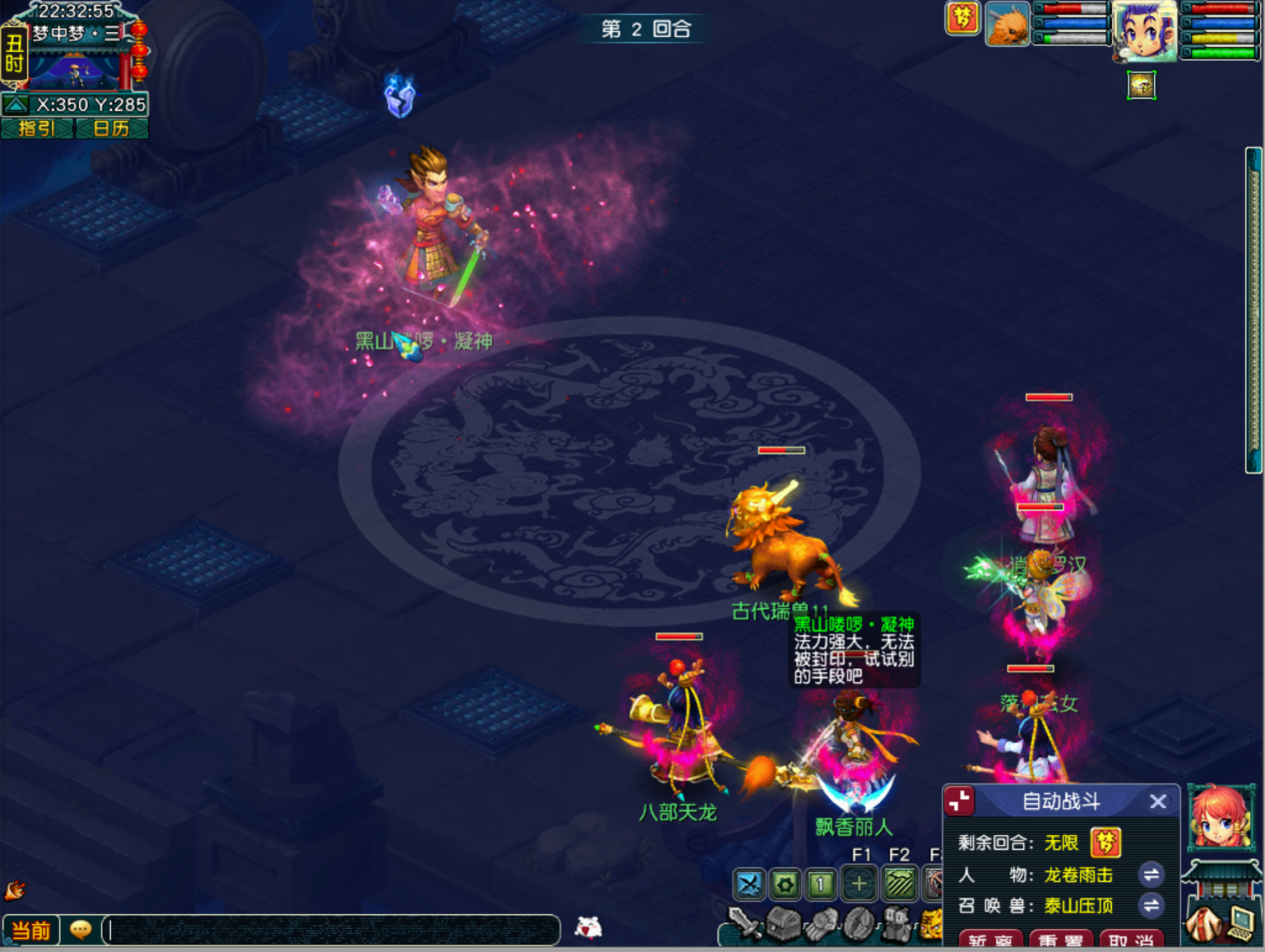Screen dimensions: 1265x952
Task: Open the chat emoji speech bubble
Action: coord(81,930)
